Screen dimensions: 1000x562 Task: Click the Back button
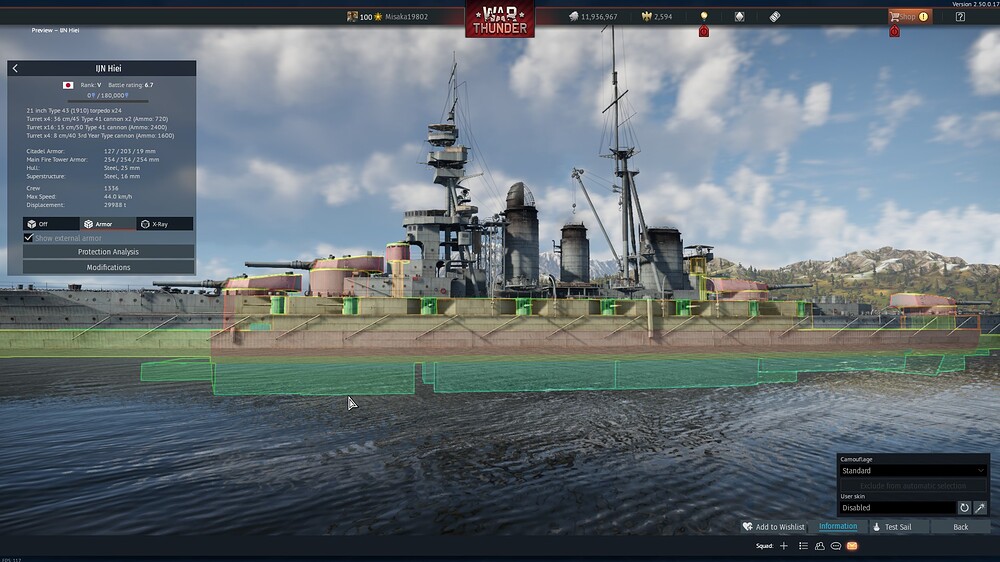[x=960, y=527]
